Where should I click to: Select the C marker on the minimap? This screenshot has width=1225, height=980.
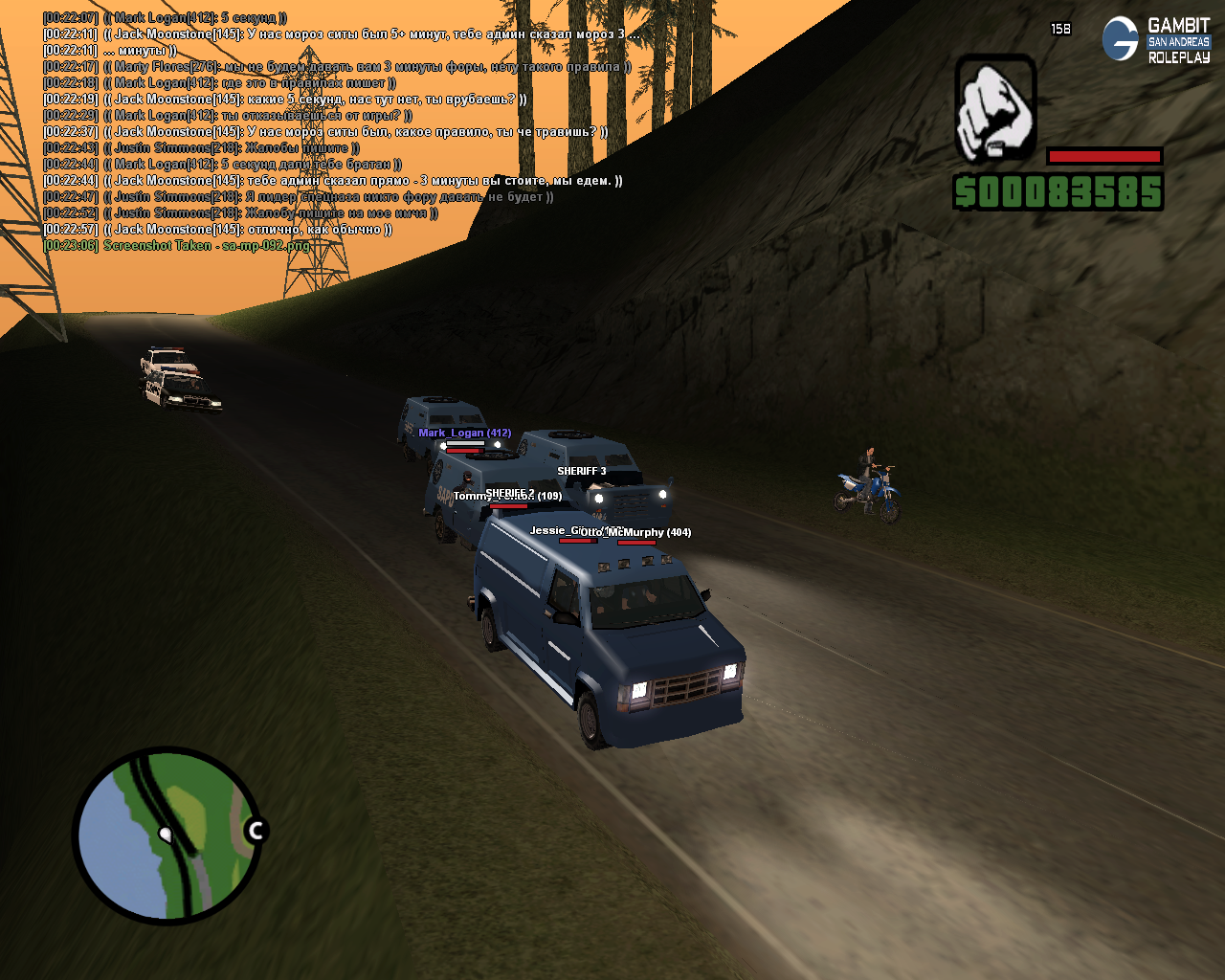coord(255,831)
